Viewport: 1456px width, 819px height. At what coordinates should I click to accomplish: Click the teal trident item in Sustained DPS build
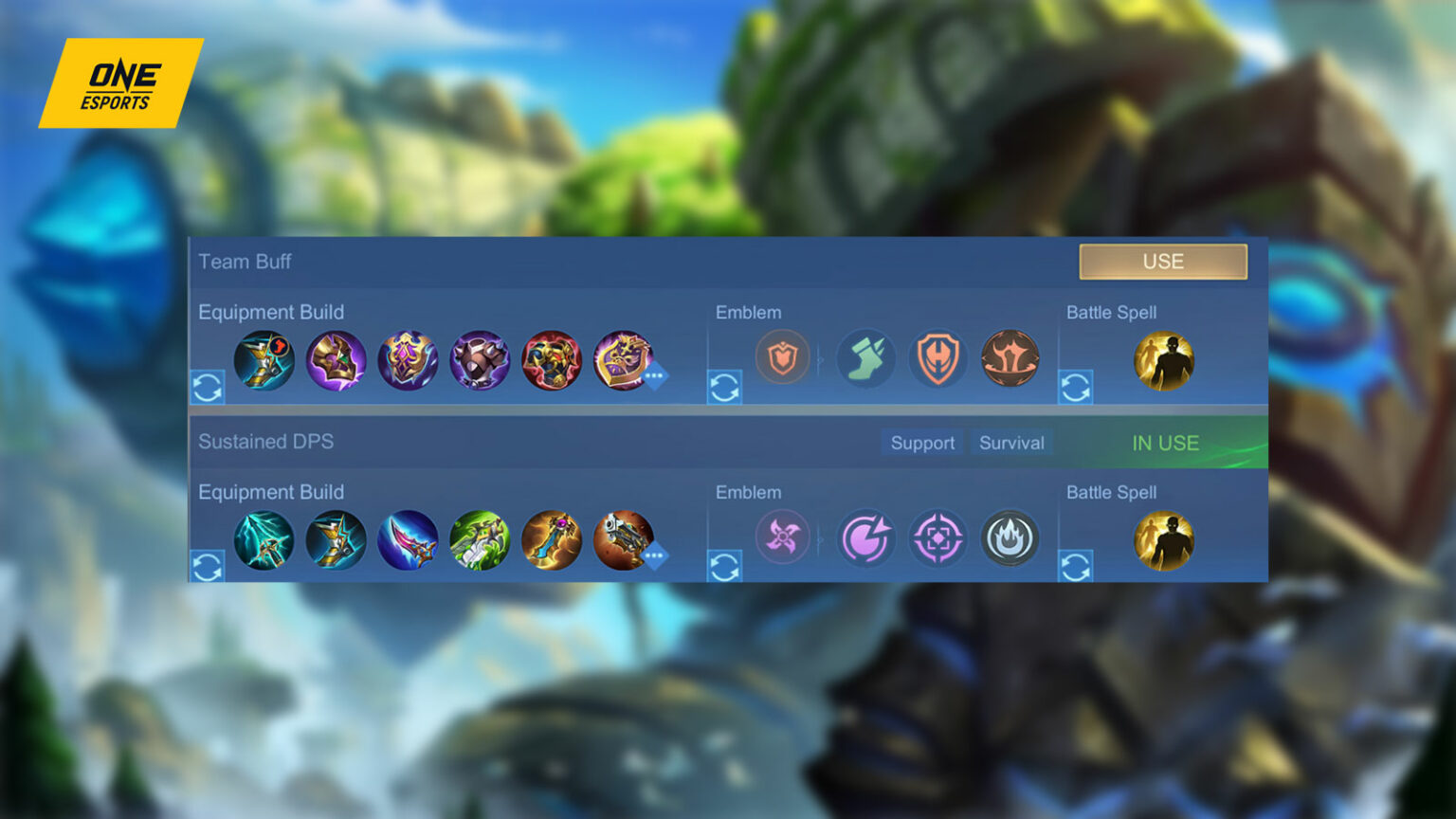tap(264, 540)
